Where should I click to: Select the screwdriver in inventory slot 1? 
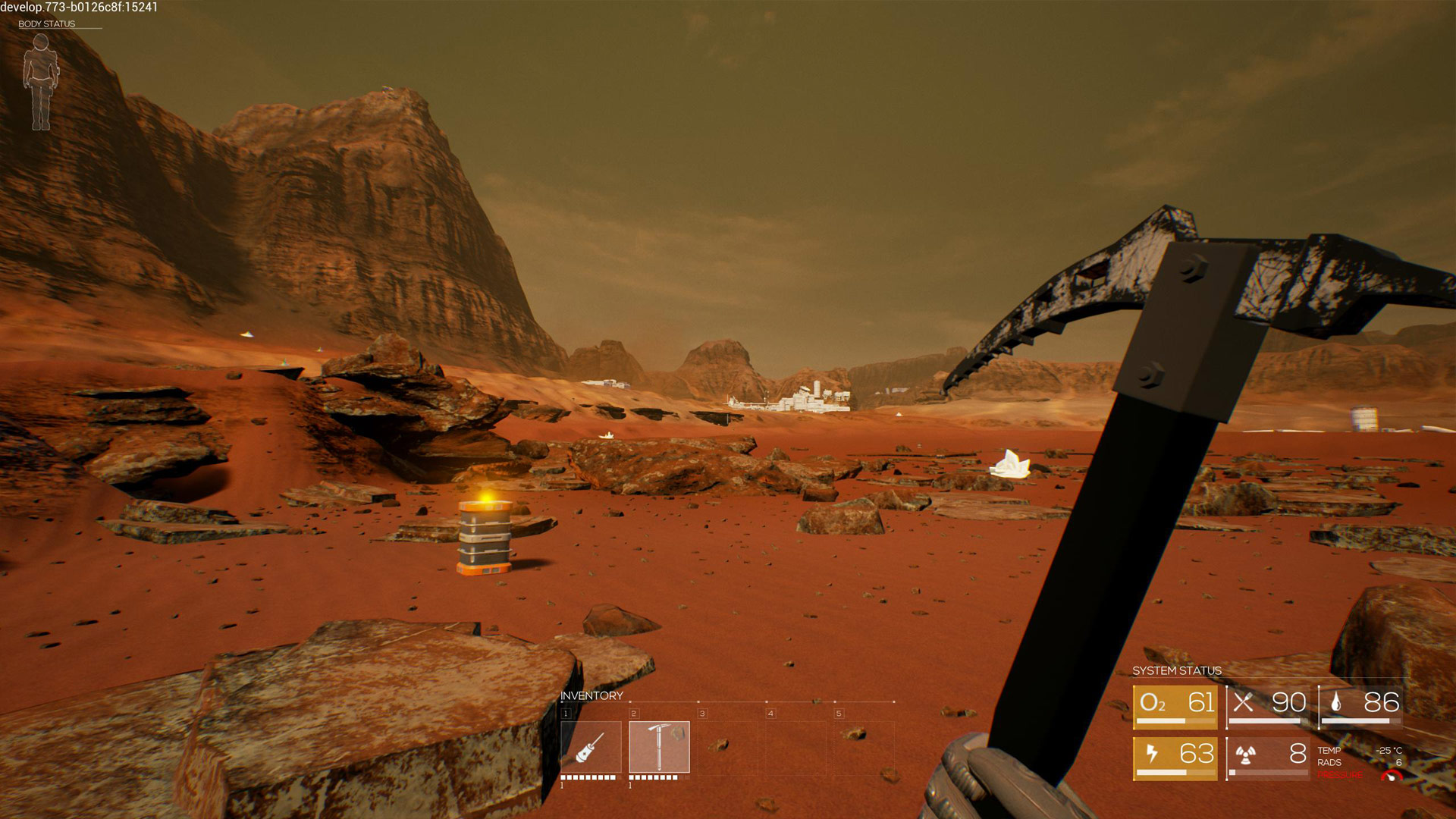[x=591, y=747]
